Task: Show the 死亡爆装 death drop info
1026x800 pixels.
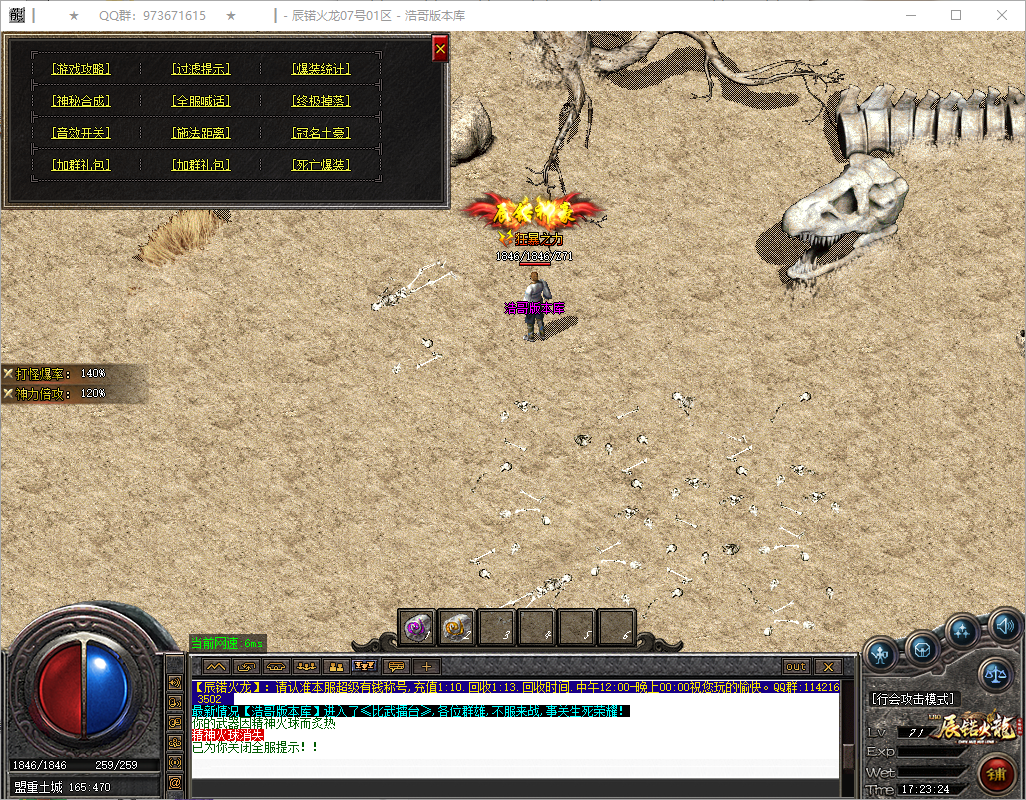Action: [321, 165]
